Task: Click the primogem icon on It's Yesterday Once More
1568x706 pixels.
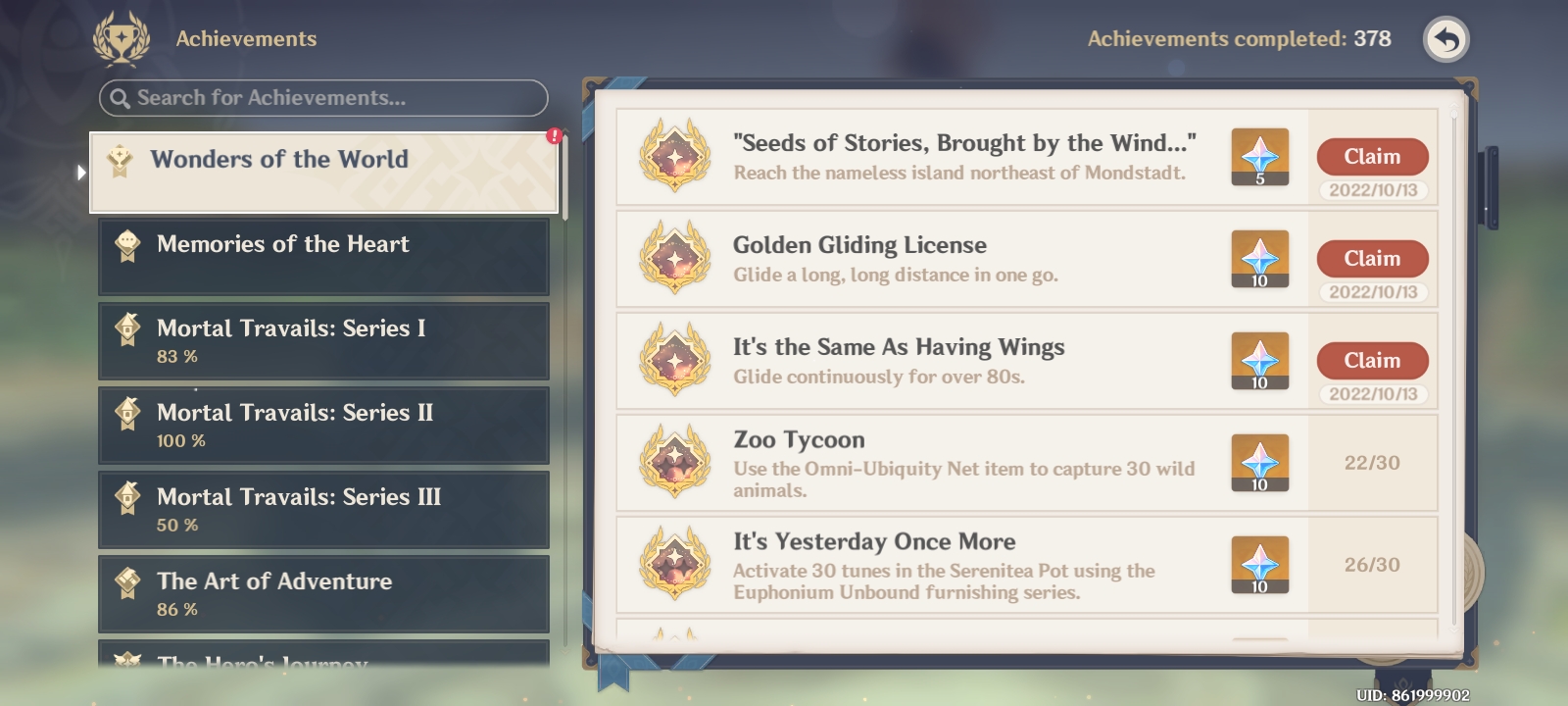Action: (1260, 565)
